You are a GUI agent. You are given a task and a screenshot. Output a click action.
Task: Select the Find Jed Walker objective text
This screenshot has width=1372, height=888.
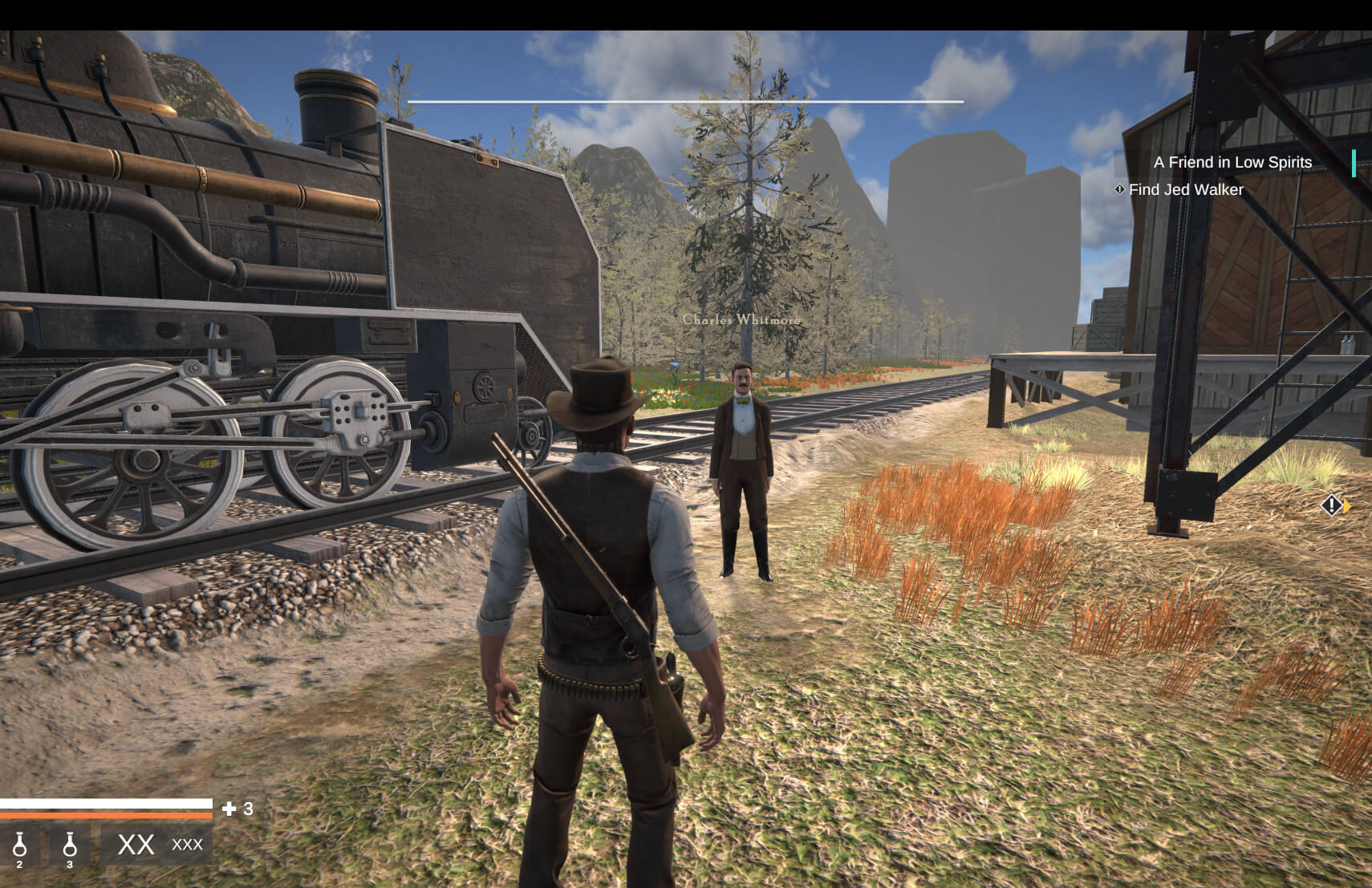[x=1185, y=189]
